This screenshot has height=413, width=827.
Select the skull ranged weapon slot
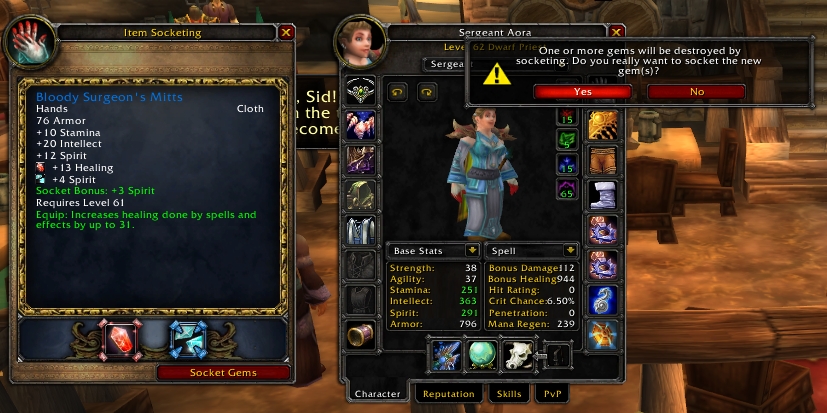[x=519, y=356]
